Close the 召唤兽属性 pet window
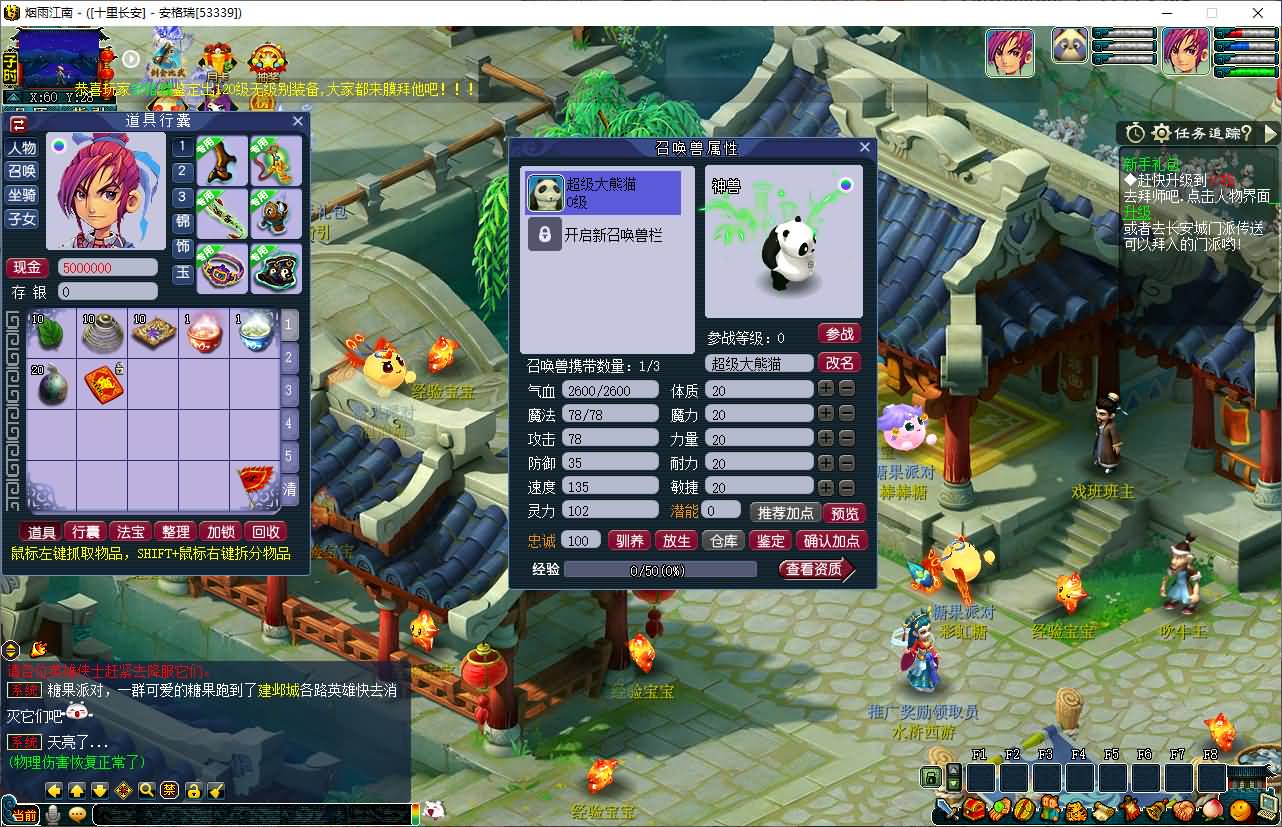This screenshot has width=1282, height=827. 865,147
